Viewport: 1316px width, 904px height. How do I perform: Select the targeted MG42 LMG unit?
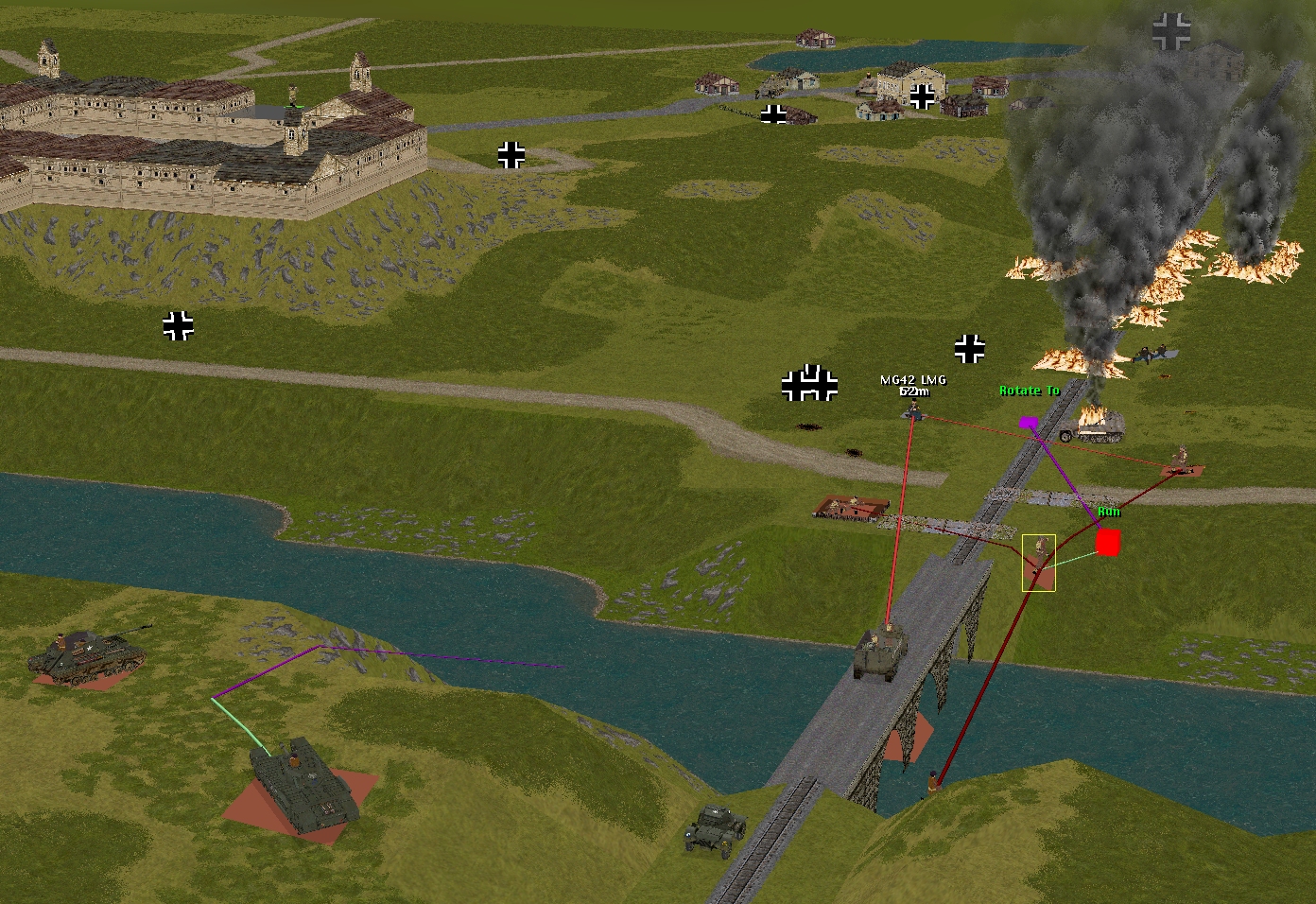tap(914, 411)
